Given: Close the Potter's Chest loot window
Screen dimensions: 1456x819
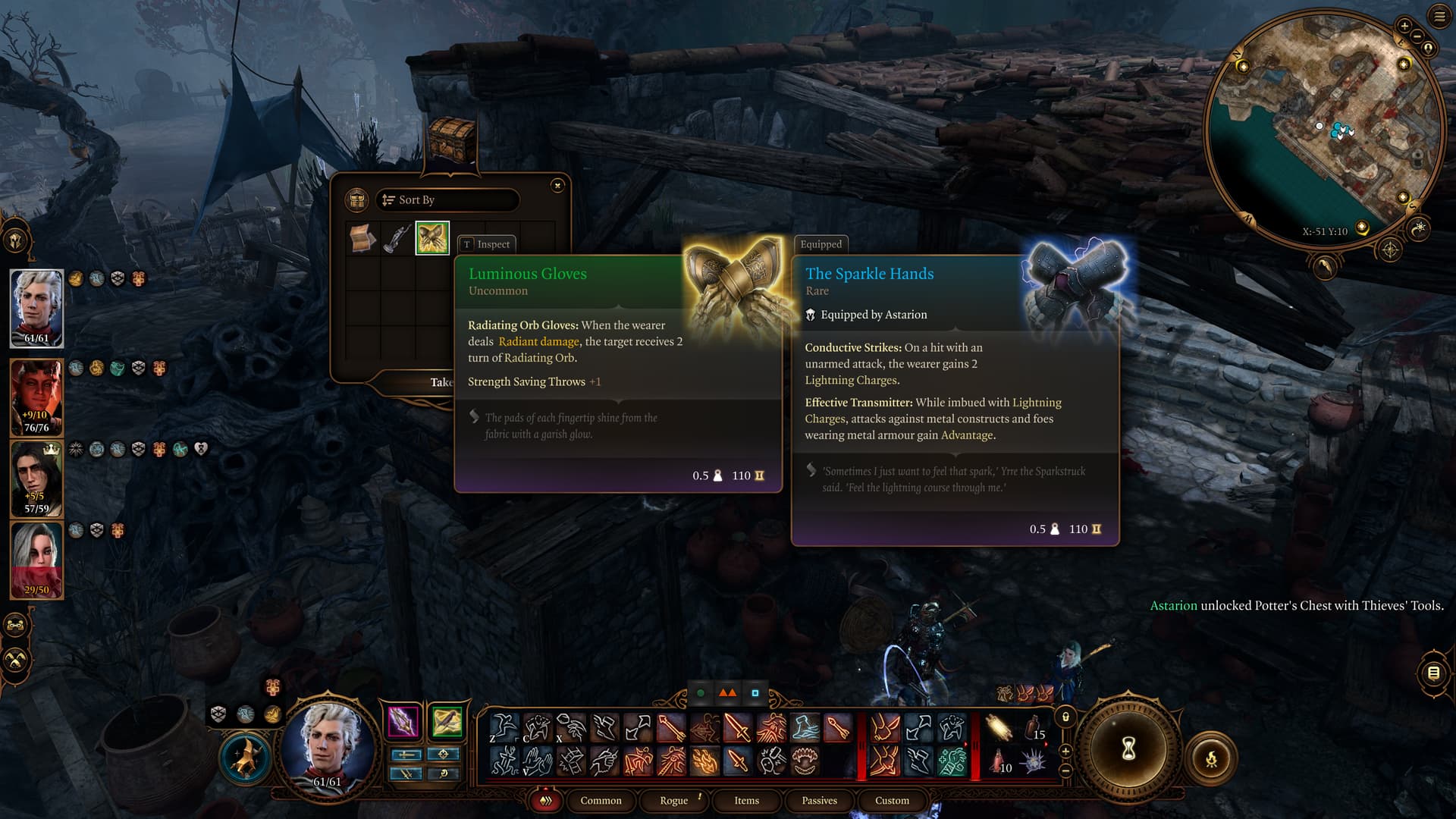Looking at the screenshot, I should (x=557, y=185).
